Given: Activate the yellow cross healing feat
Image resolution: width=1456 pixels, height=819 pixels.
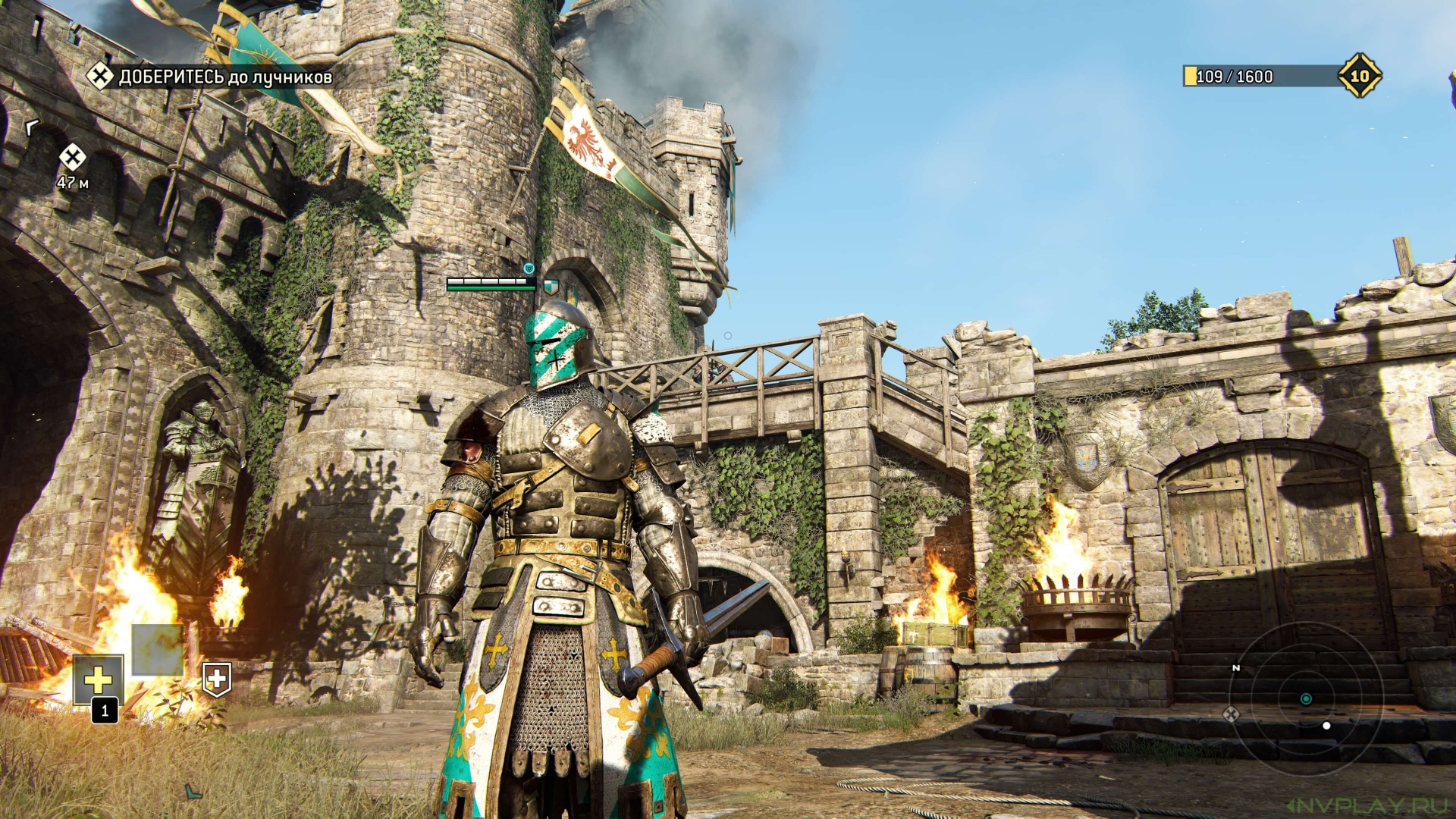Looking at the screenshot, I should (x=99, y=679).
